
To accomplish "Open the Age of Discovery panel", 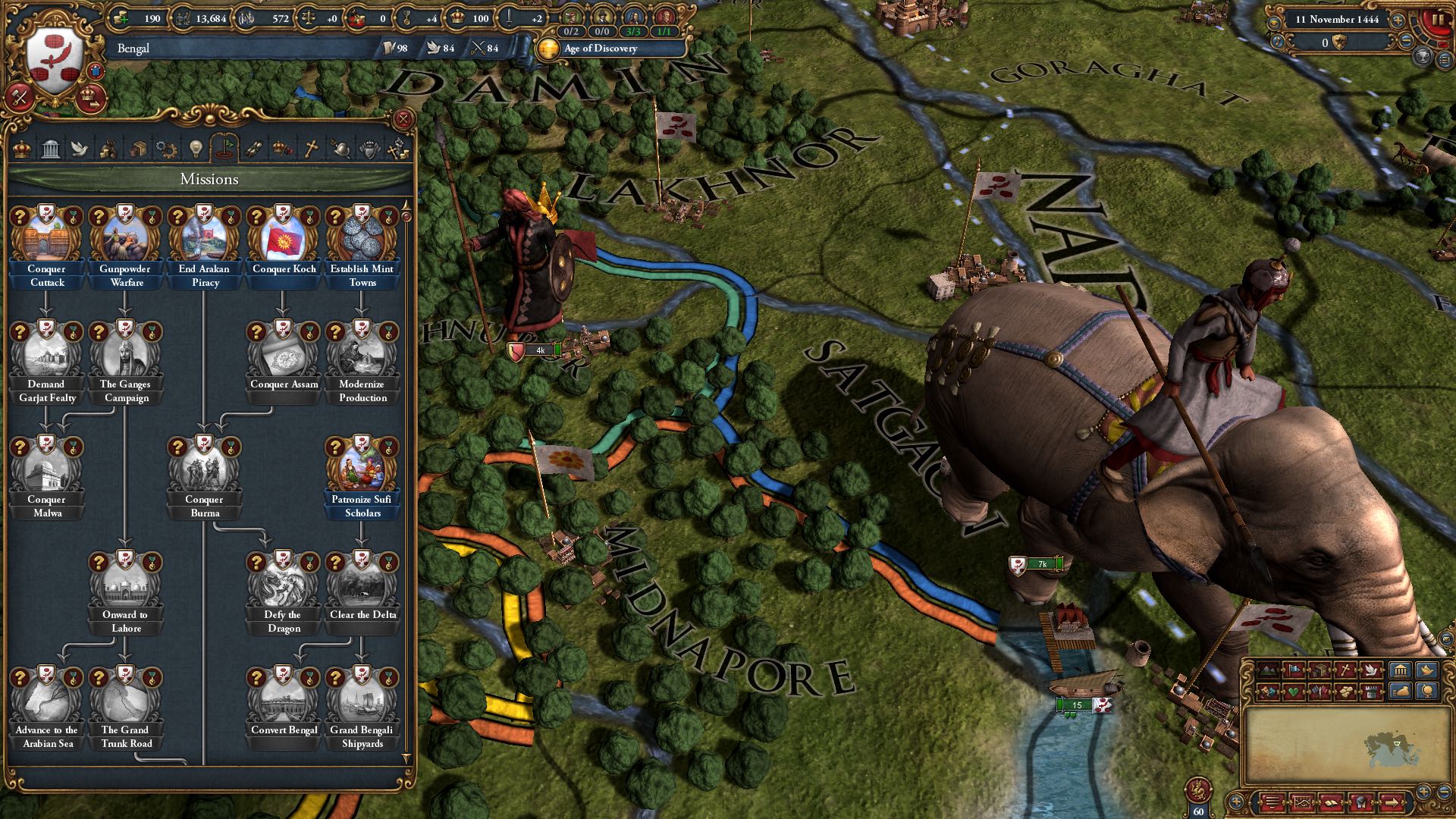I will (601, 49).
